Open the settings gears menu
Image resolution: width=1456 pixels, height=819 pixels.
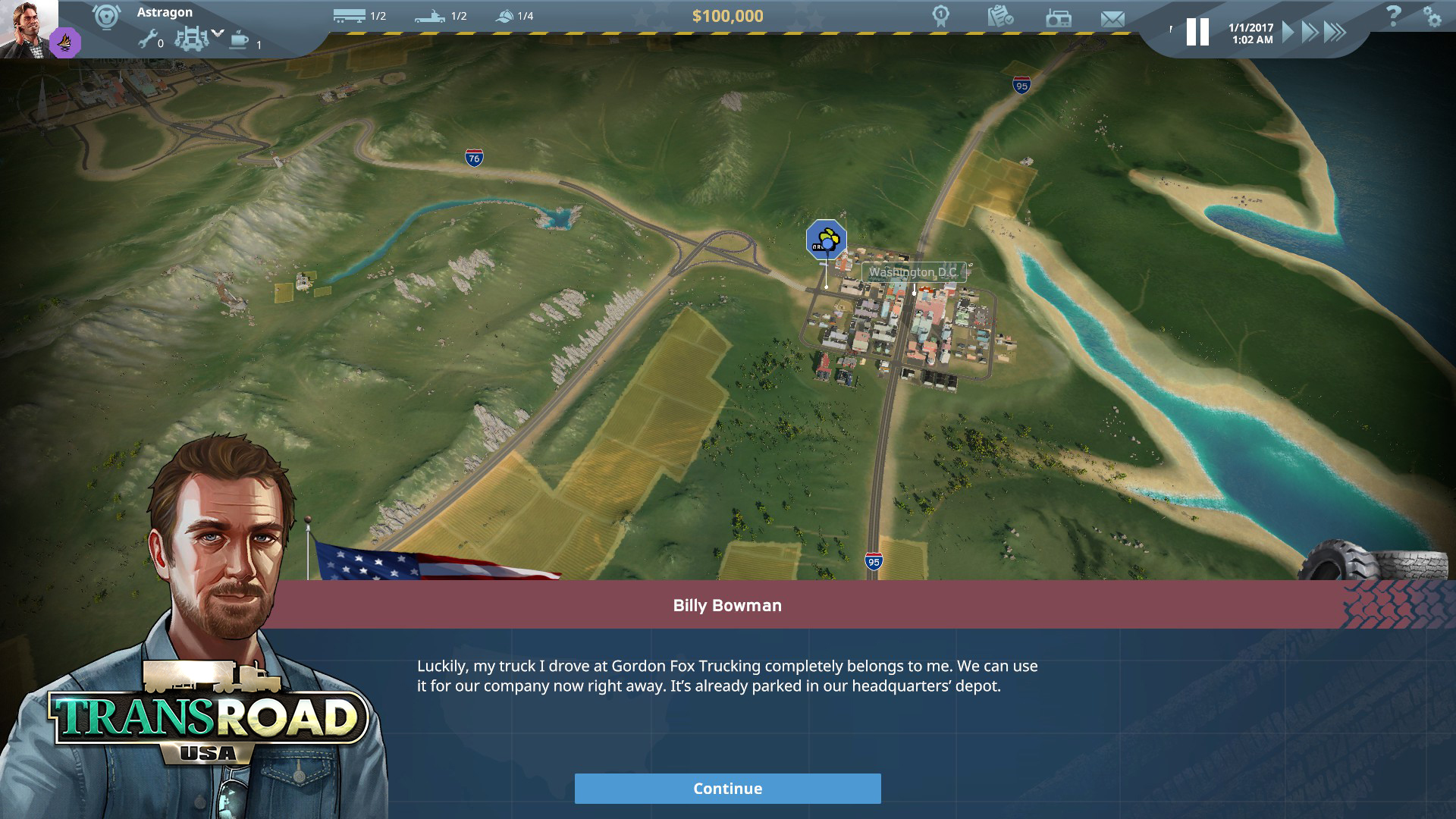click(x=1432, y=17)
